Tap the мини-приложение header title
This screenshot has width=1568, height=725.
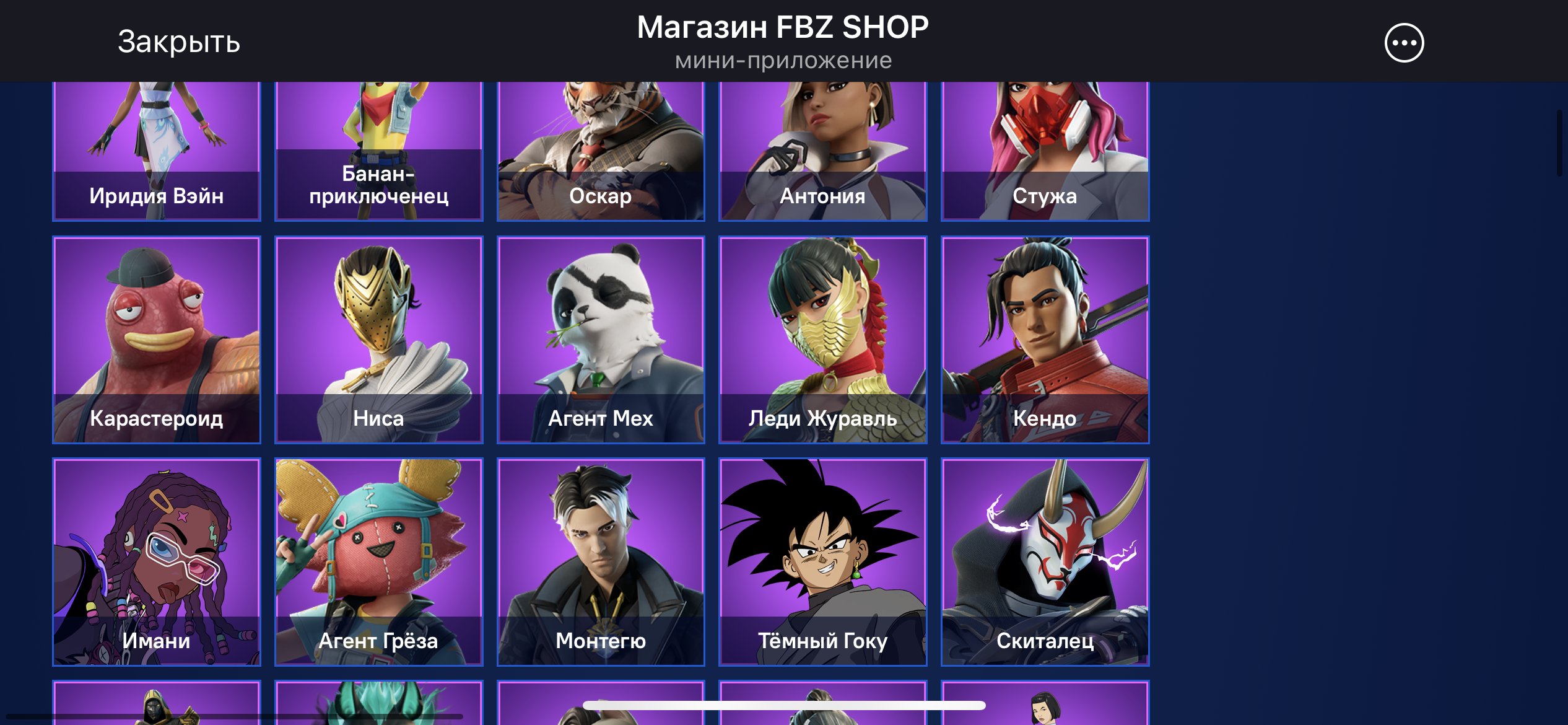coord(783,60)
